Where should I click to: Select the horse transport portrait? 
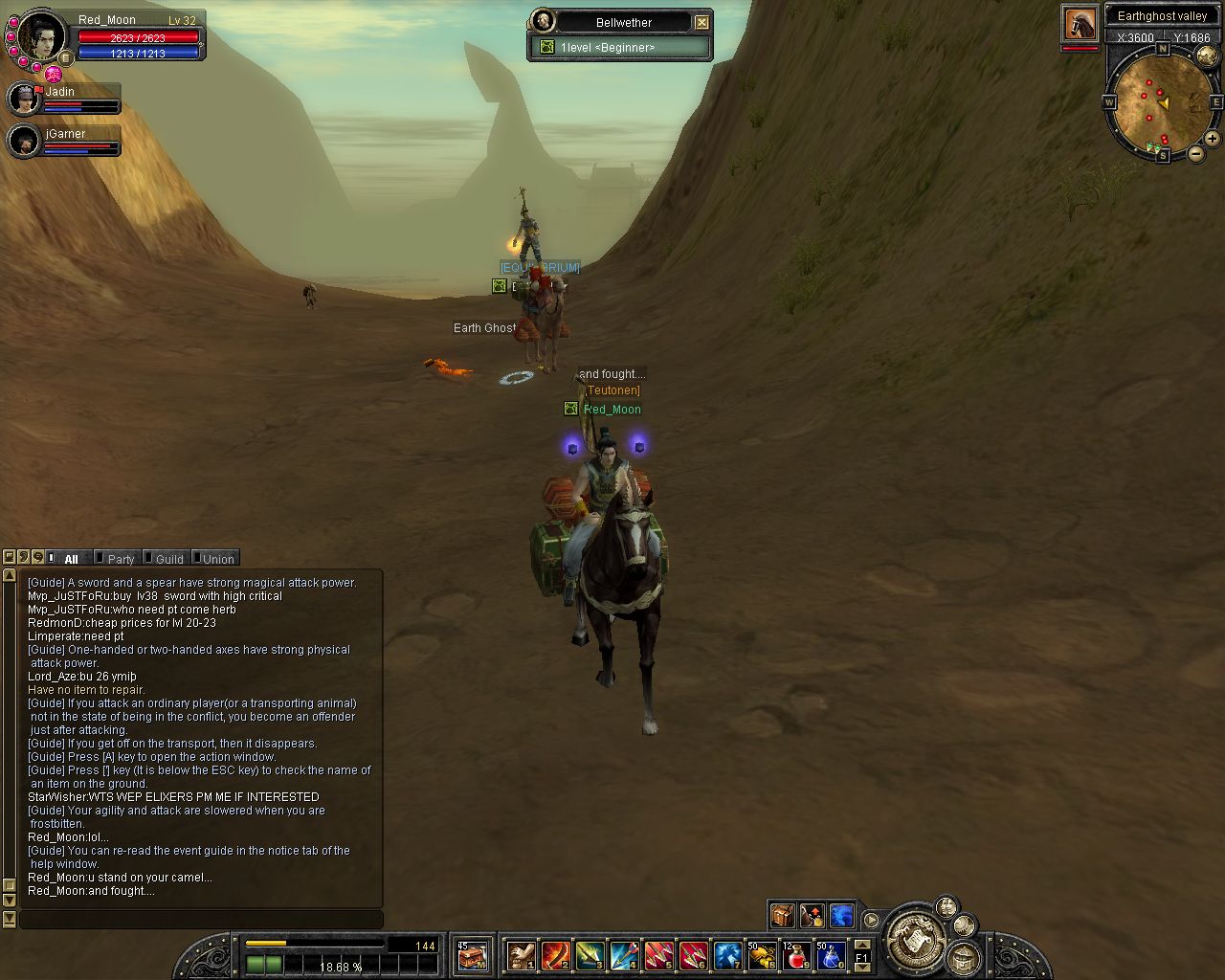point(1080,24)
